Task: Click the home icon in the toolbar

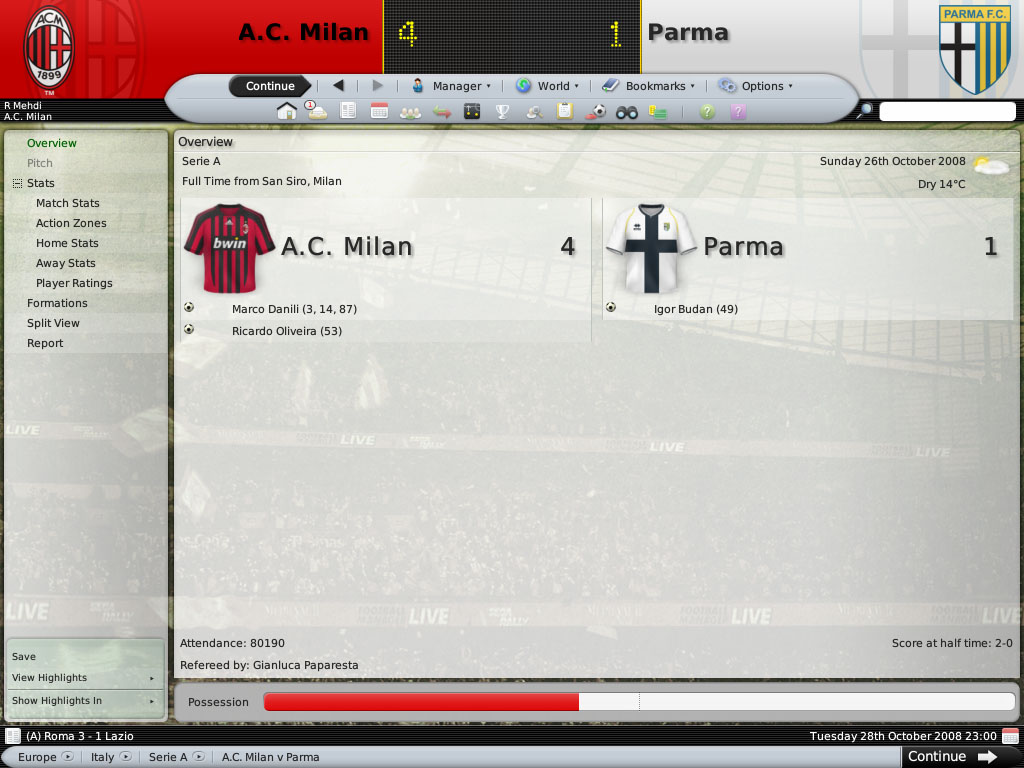Action: tap(287, 111)
